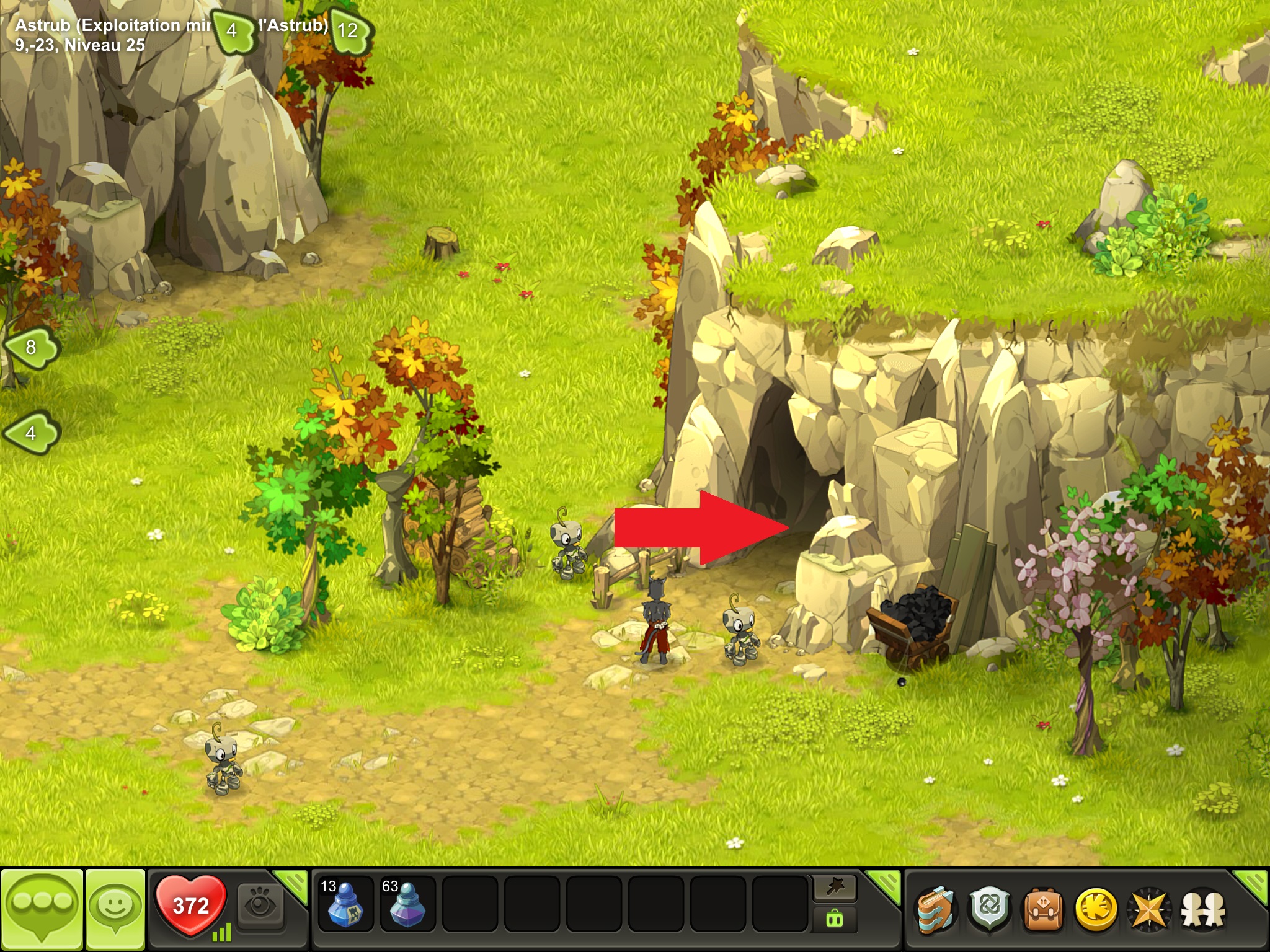Use the blue potion with count 13
The height and width of the screenshot is (952, 1270).
pyautogui.click(x=345, y=904)
